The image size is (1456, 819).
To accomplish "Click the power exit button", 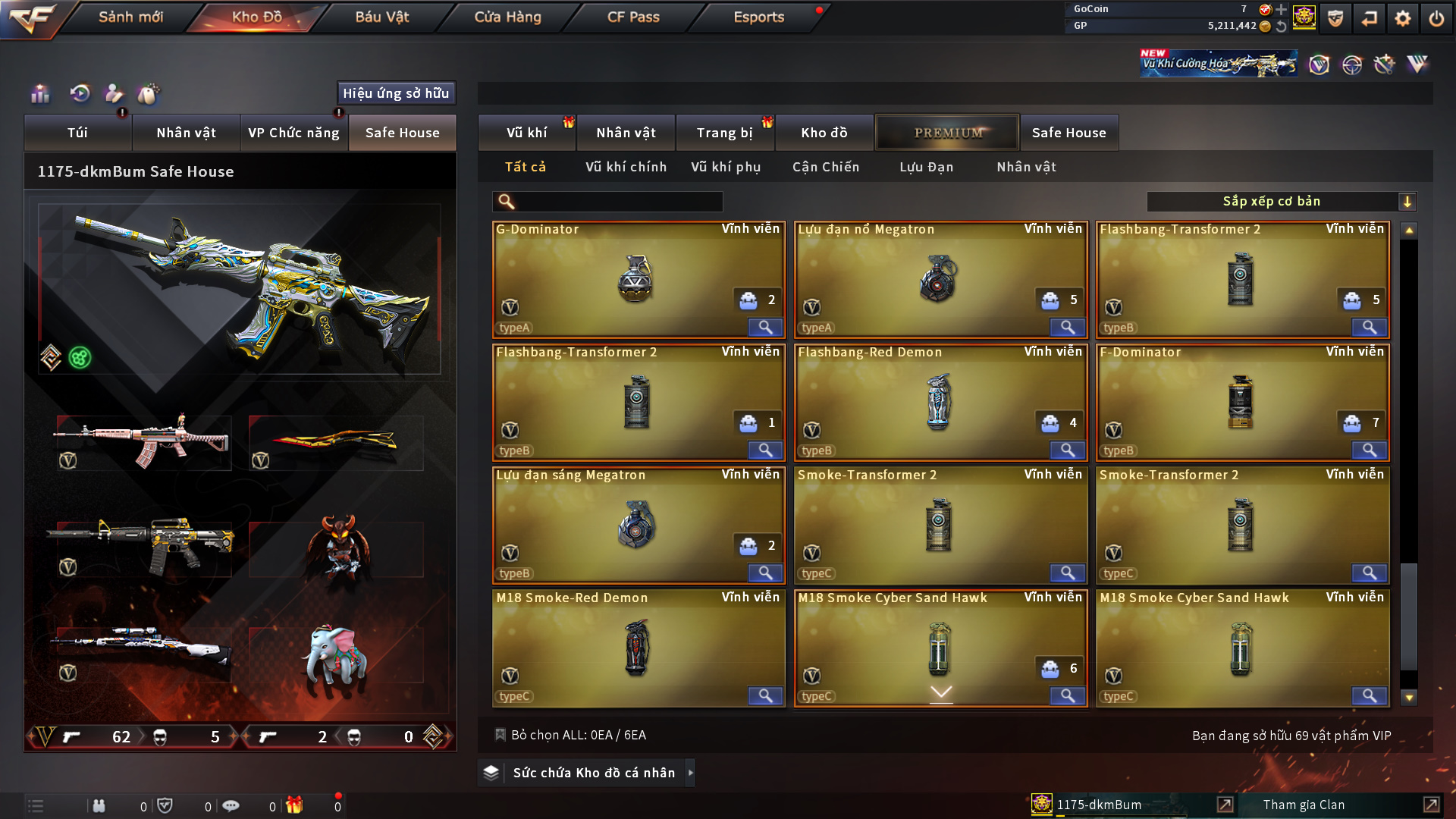I will [x=1436, y=18].
